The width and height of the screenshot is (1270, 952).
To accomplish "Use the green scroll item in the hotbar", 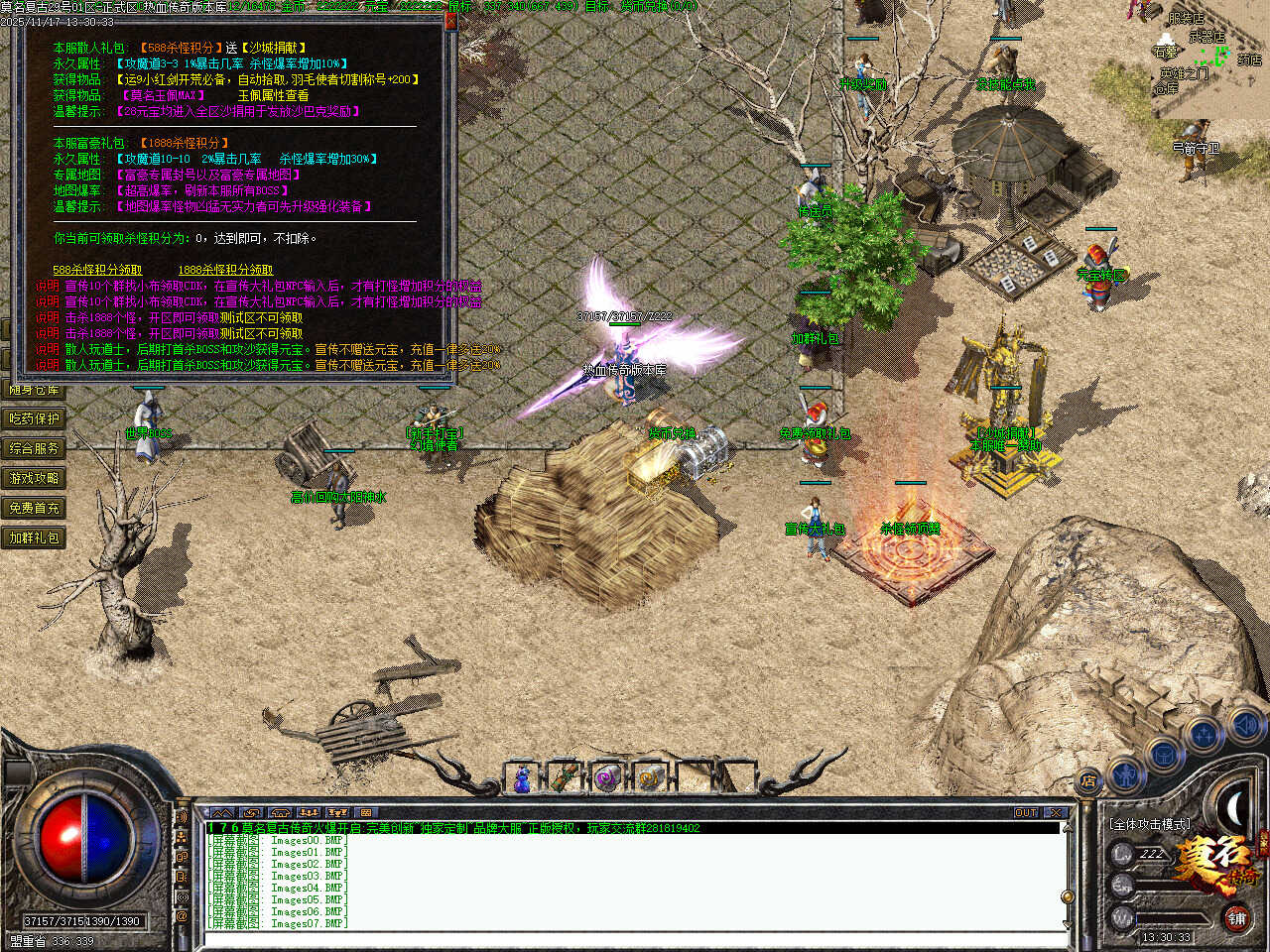I will pyautogui.click(x=565, y=779).
